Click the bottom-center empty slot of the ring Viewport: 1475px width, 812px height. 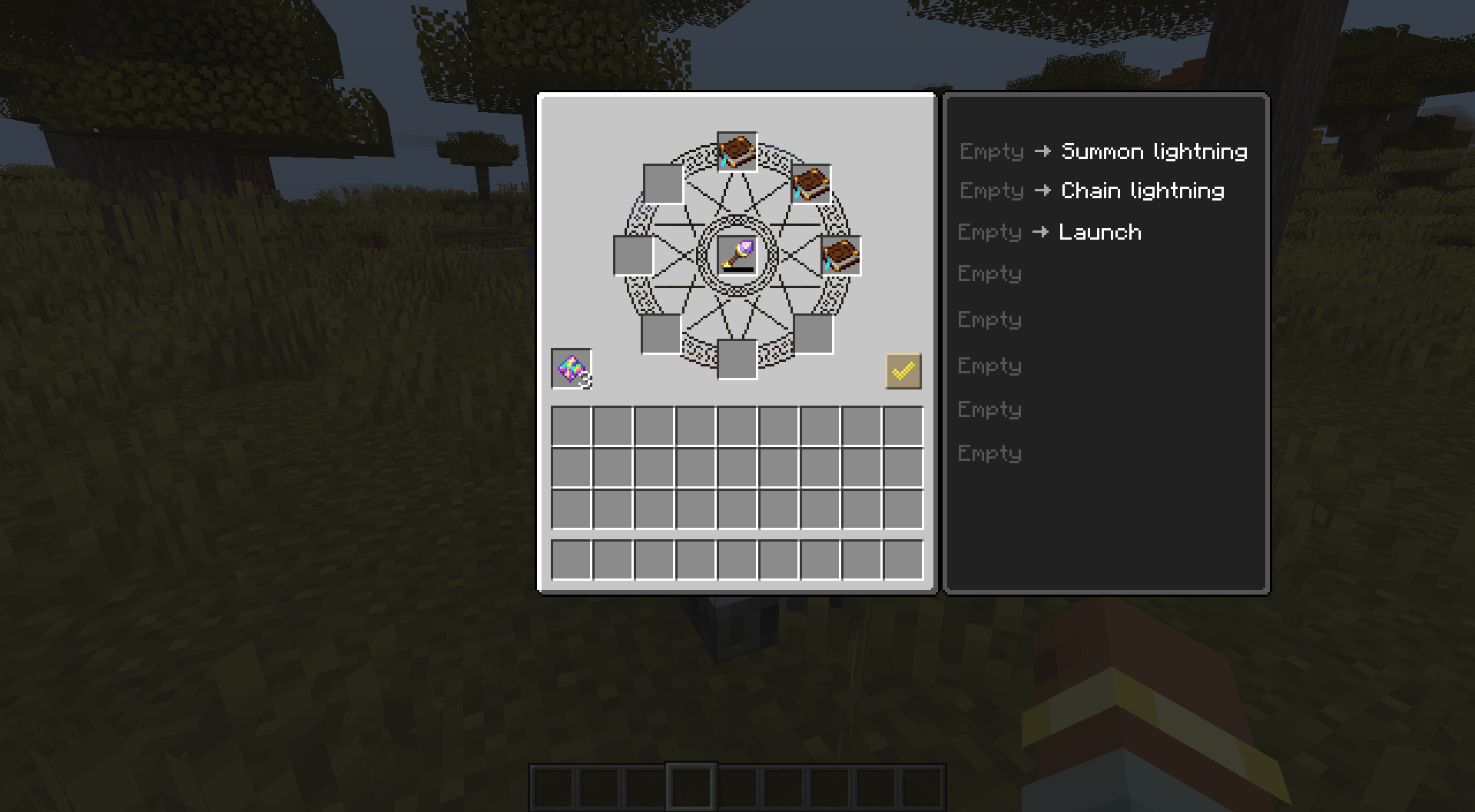coord(736,359)
